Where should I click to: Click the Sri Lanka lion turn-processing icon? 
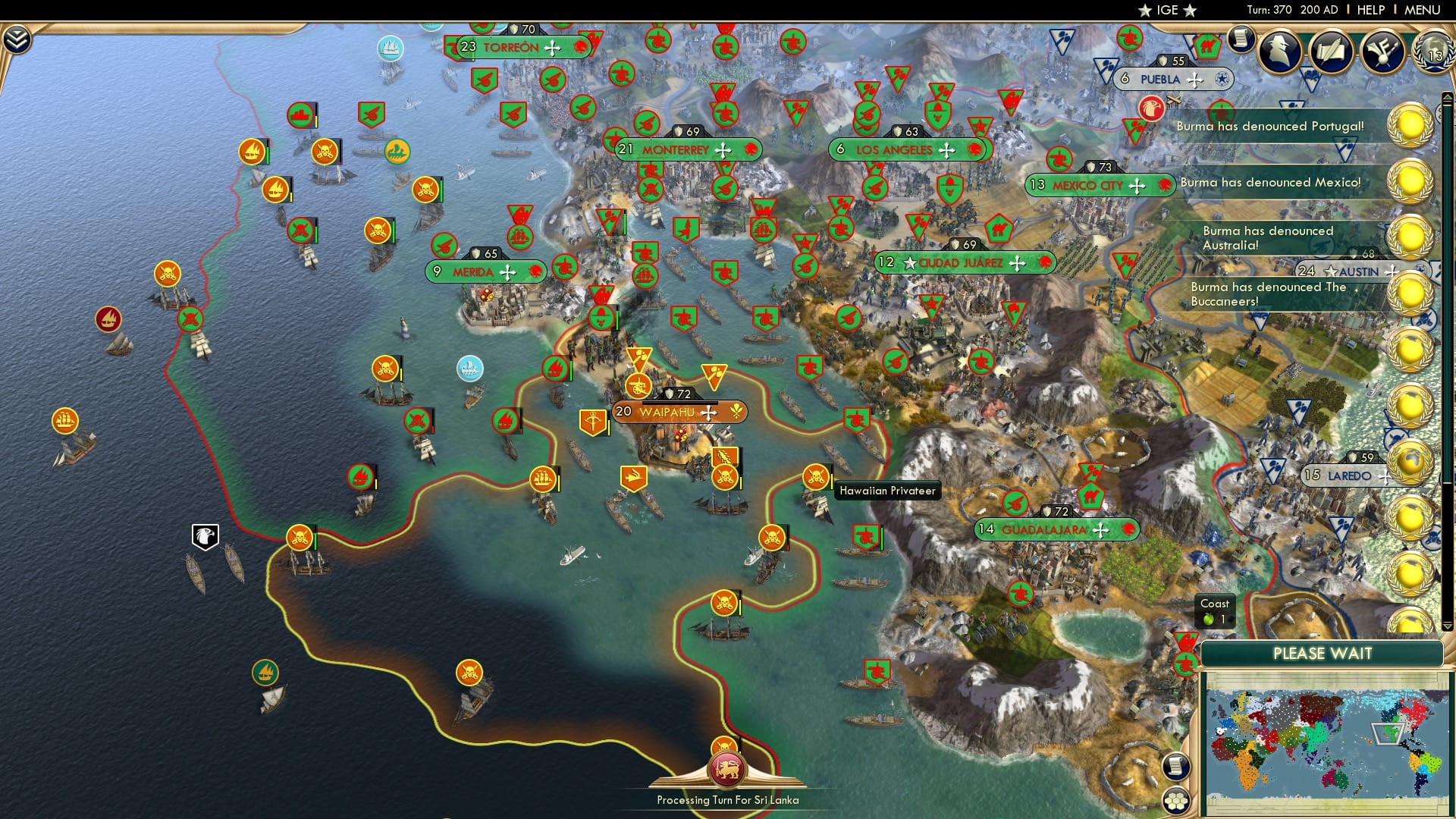[727, 768]
